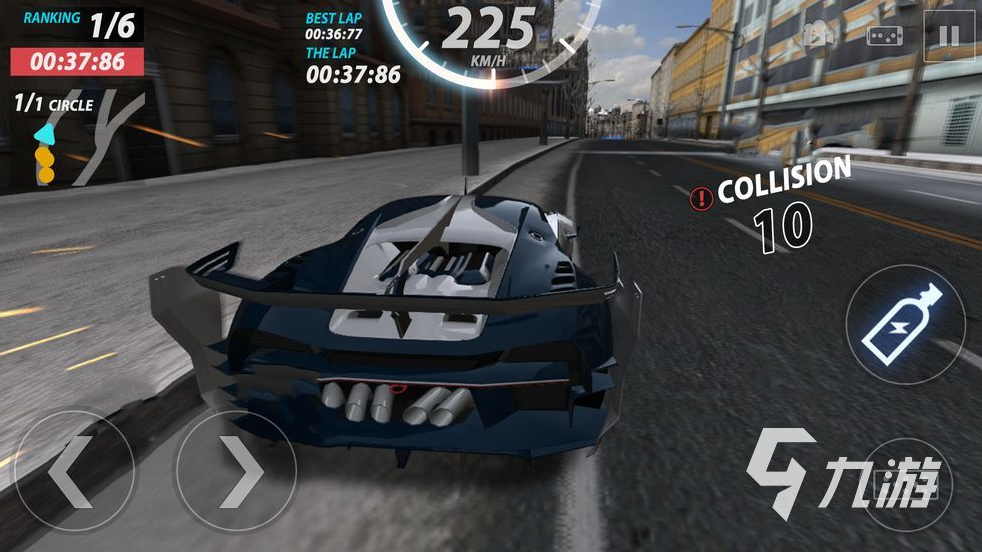The width and height of the screenshot is (982, 552).
Task: Change the phone control scheme
Action: (x=884, y=37)
